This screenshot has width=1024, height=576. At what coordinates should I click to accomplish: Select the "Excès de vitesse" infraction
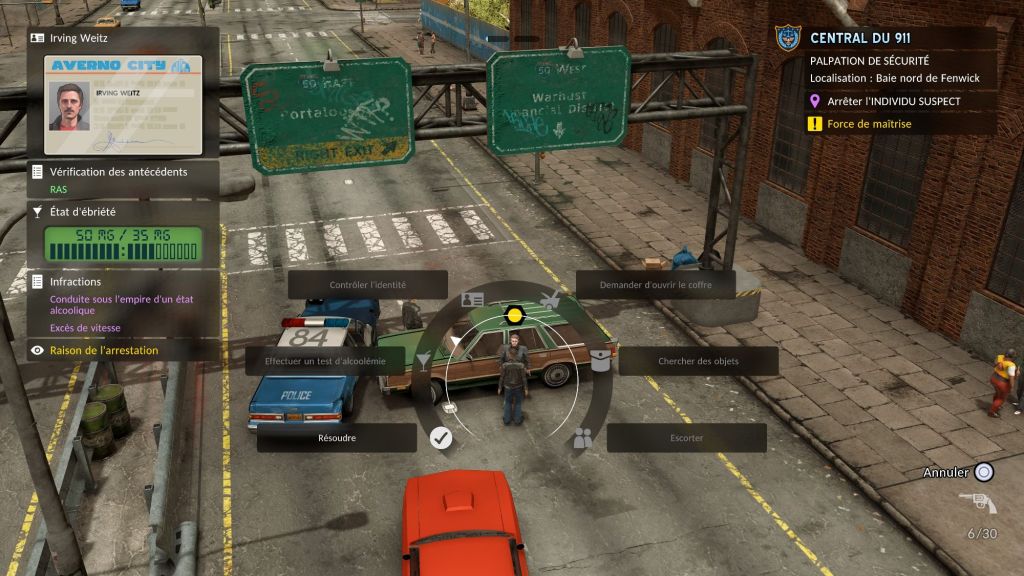pyautogui.click(x=84, y=327)
